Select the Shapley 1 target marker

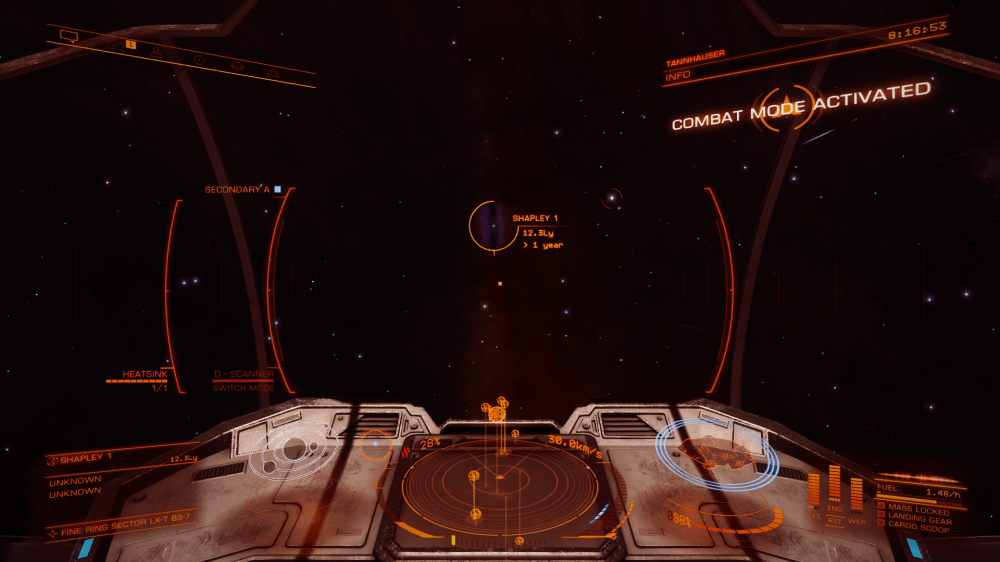[x=487, y=225]
